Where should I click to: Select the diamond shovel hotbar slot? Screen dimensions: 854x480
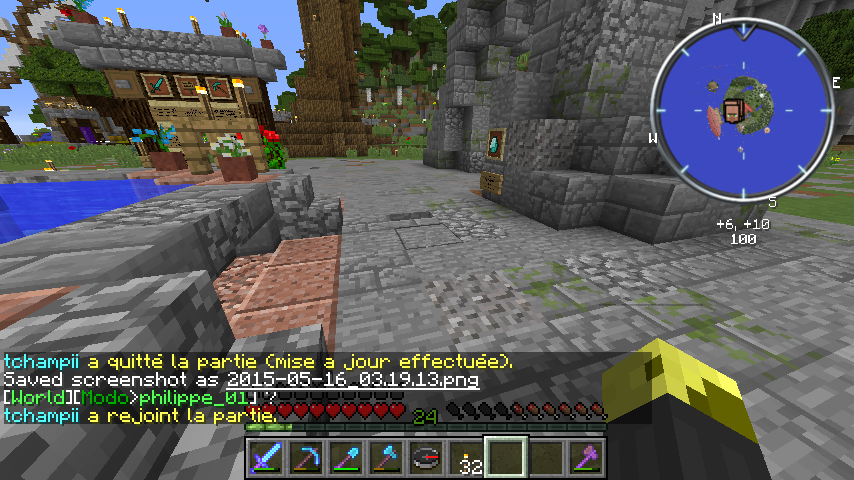346,458
